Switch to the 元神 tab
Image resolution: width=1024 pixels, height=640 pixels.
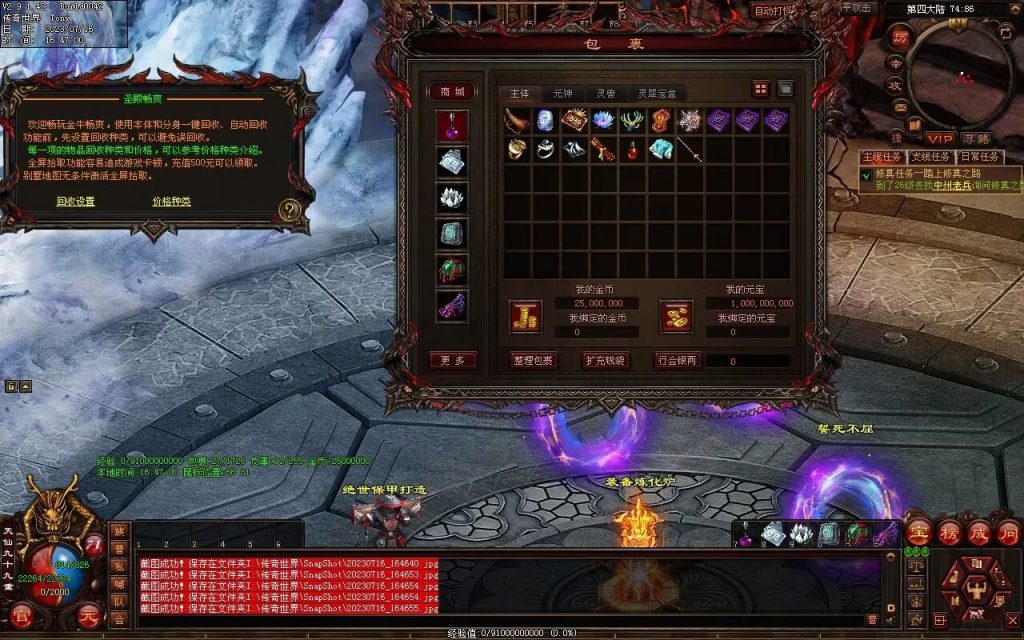coord(564,93)
